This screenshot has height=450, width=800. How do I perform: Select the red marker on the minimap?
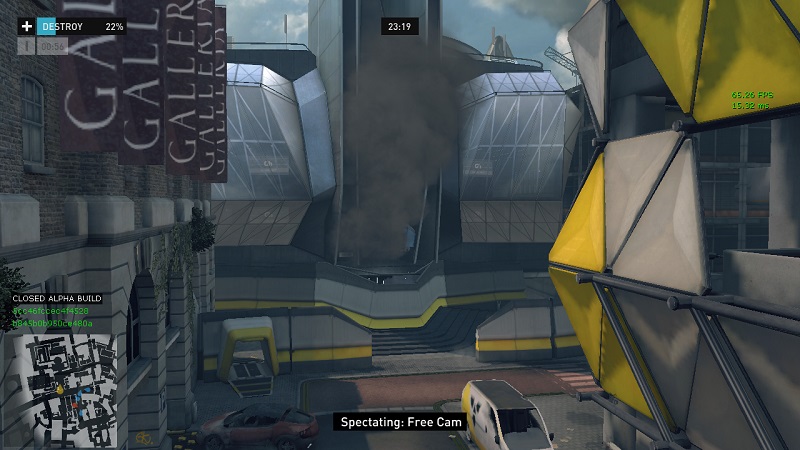tap(75, 405)
